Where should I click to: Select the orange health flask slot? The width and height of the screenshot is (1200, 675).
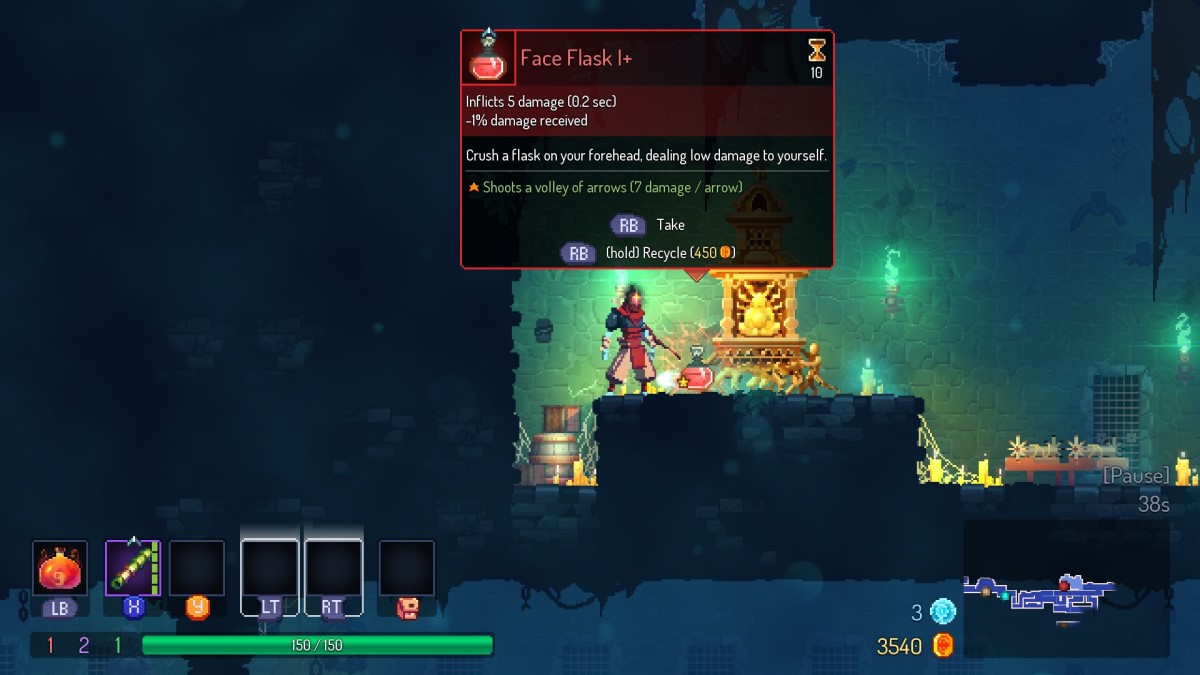click(x=60, y=569)
